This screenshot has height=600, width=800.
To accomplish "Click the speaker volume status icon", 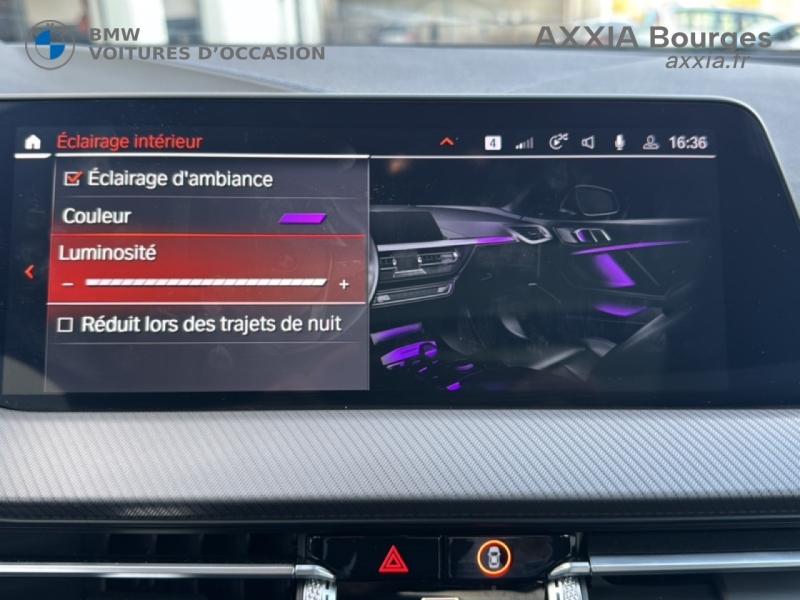I will coord(588,143).
